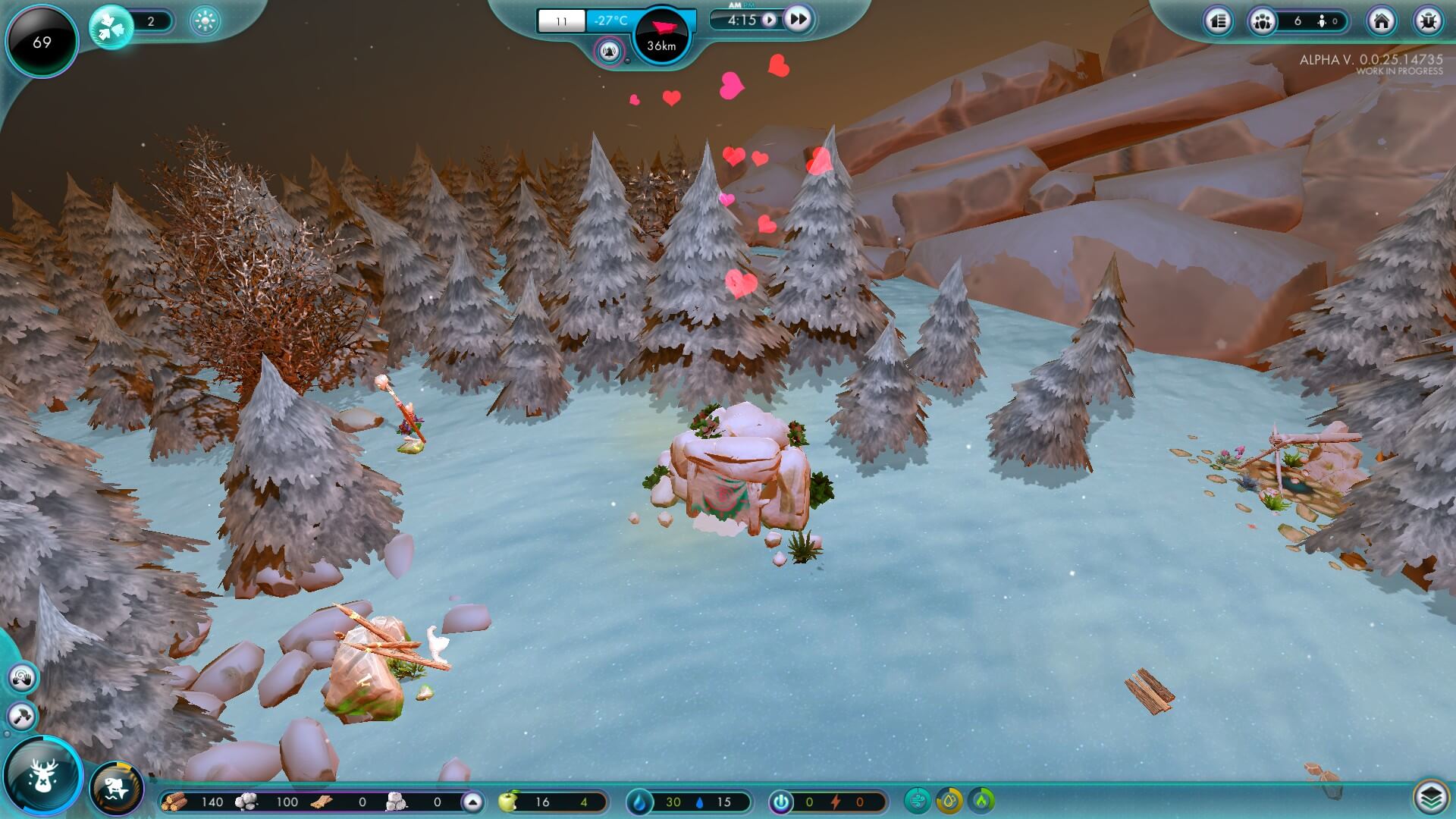1456x819 pixels.
Task: Open the layers overlay button
Action: [1429, 797]
